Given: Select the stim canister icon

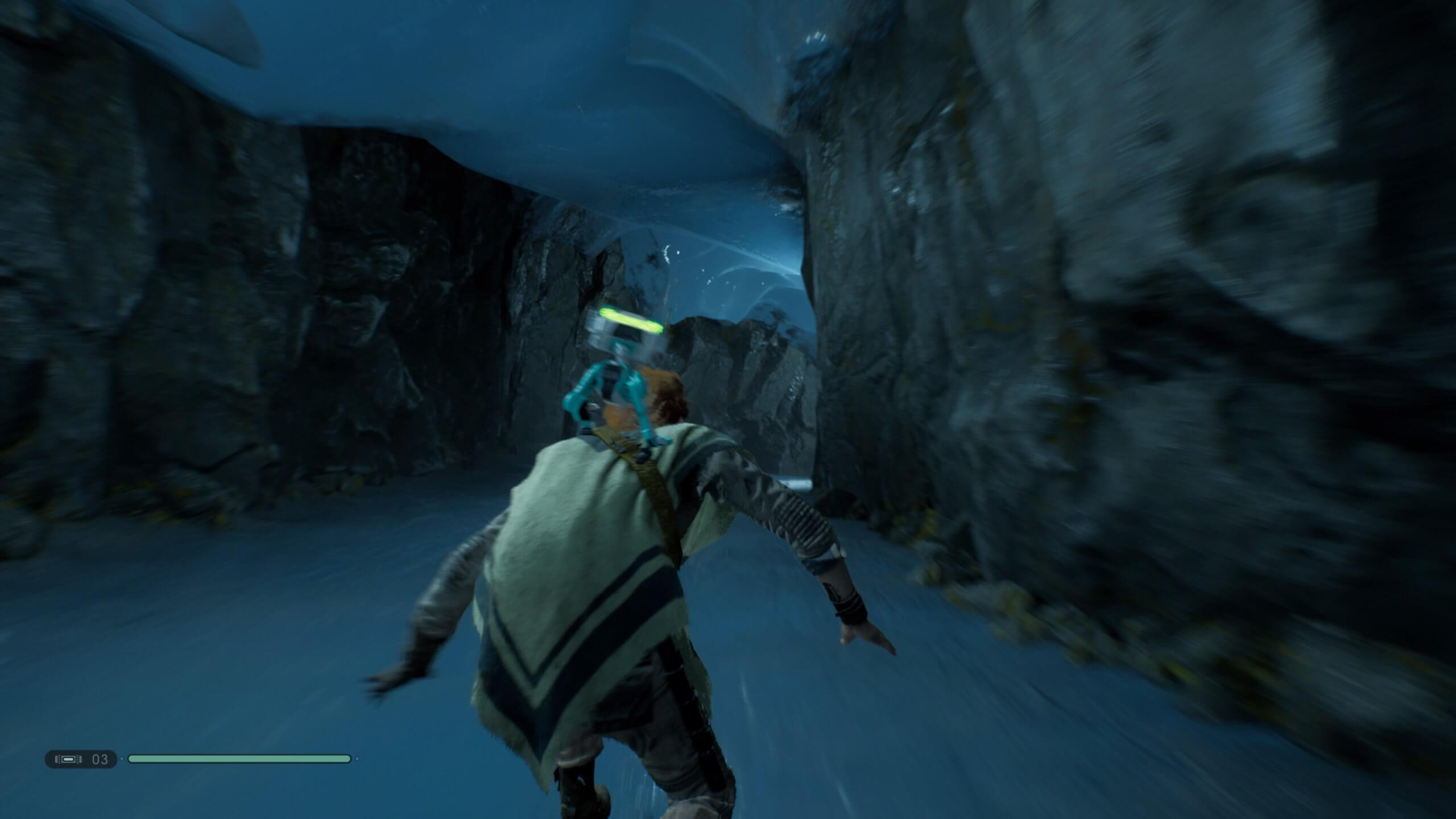Looking at the screenshot, I should (x=68, y=759).
